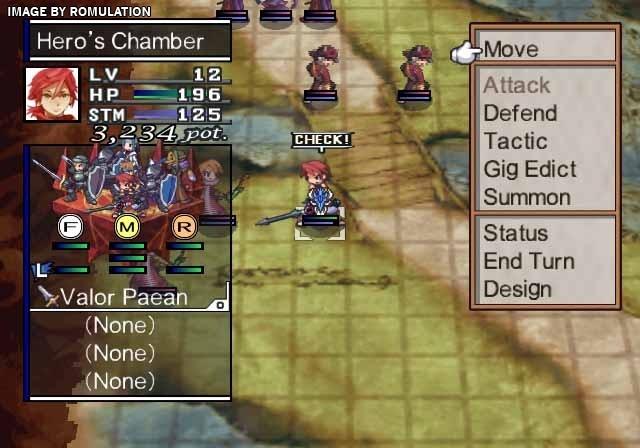The image size is (640, 448).
Task: Click End Turn
Action: pos(528,261)
